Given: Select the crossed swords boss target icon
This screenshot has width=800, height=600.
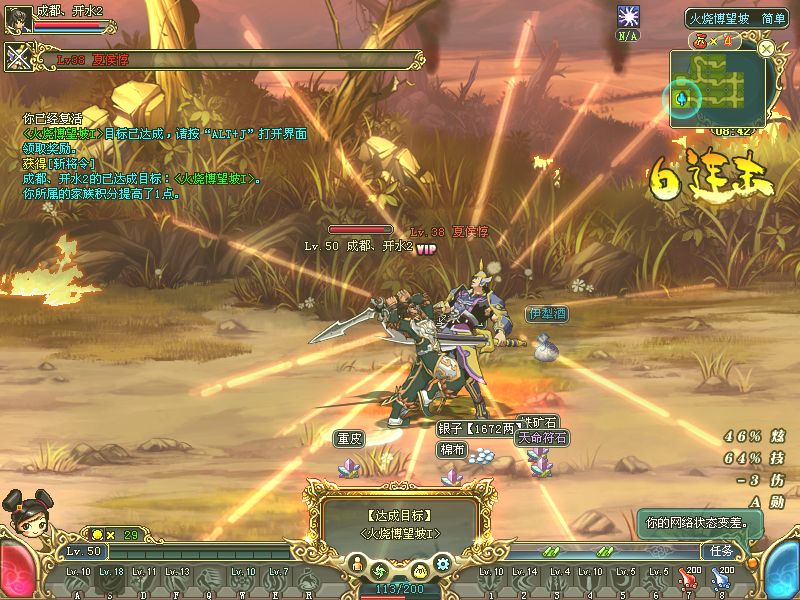Looking at the screenshot, I should [x=19, y=58].
